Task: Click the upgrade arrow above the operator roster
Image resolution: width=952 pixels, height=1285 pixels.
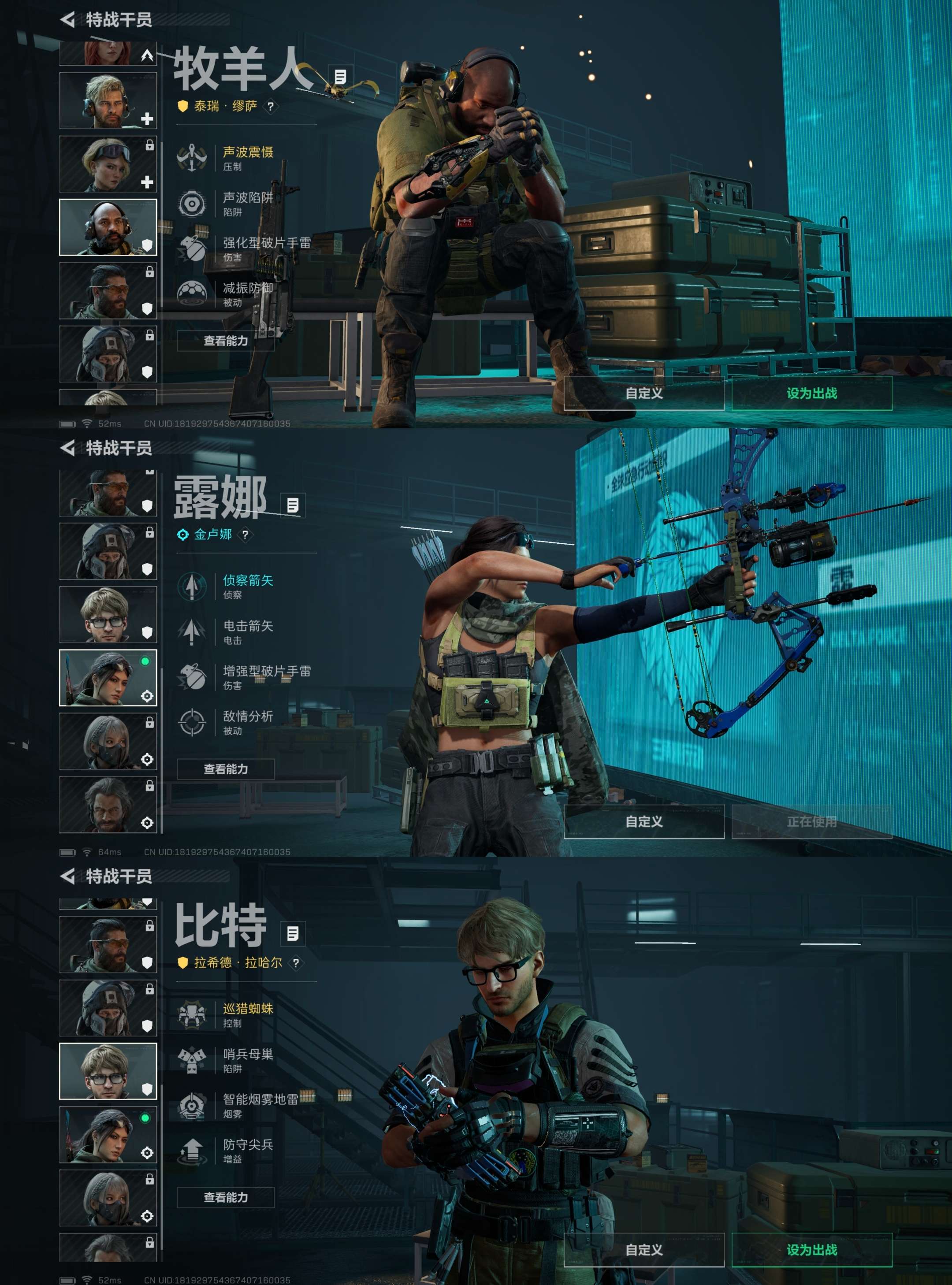Action: click(147, 55)
